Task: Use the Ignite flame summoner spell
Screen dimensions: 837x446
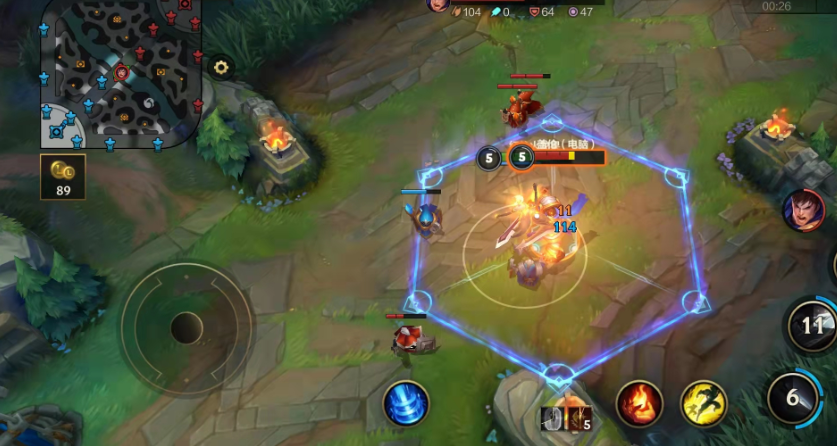Action: pyautogui.click(x=639, y=404)
